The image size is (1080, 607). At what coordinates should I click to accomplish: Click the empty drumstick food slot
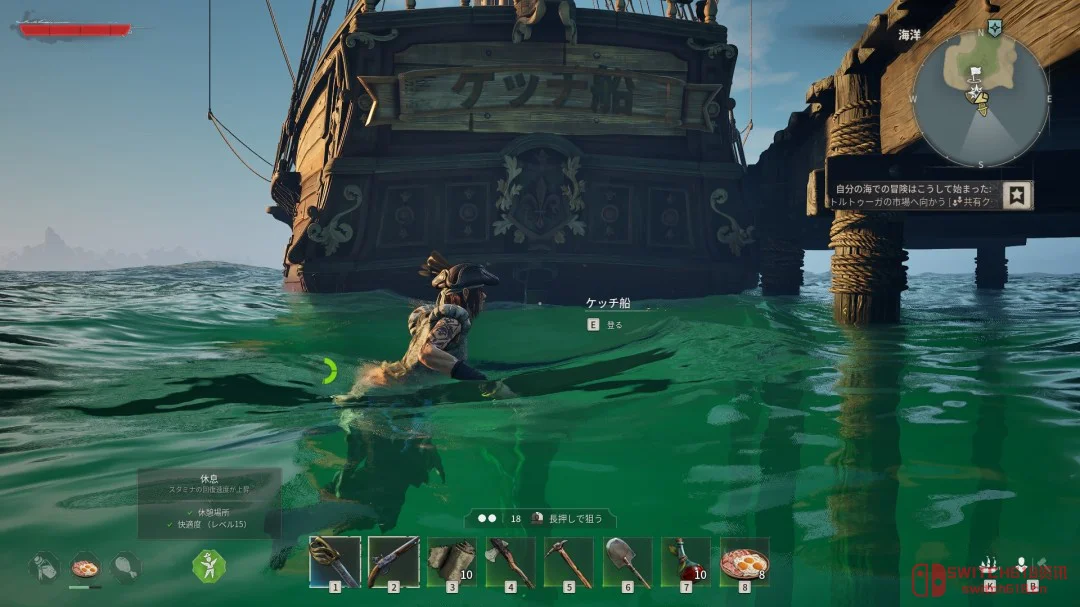(x=126, y=567)
